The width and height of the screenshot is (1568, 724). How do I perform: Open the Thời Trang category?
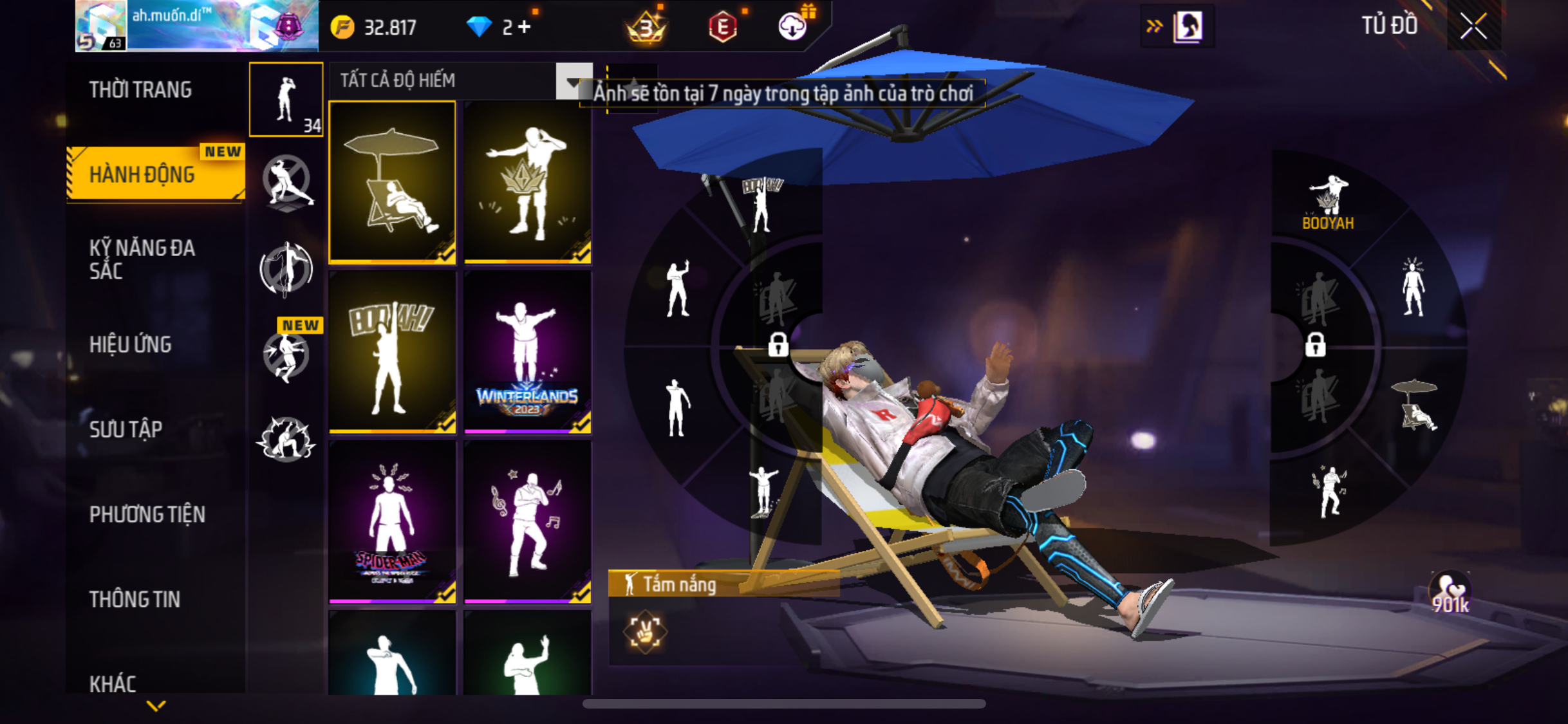click(140, 90)
